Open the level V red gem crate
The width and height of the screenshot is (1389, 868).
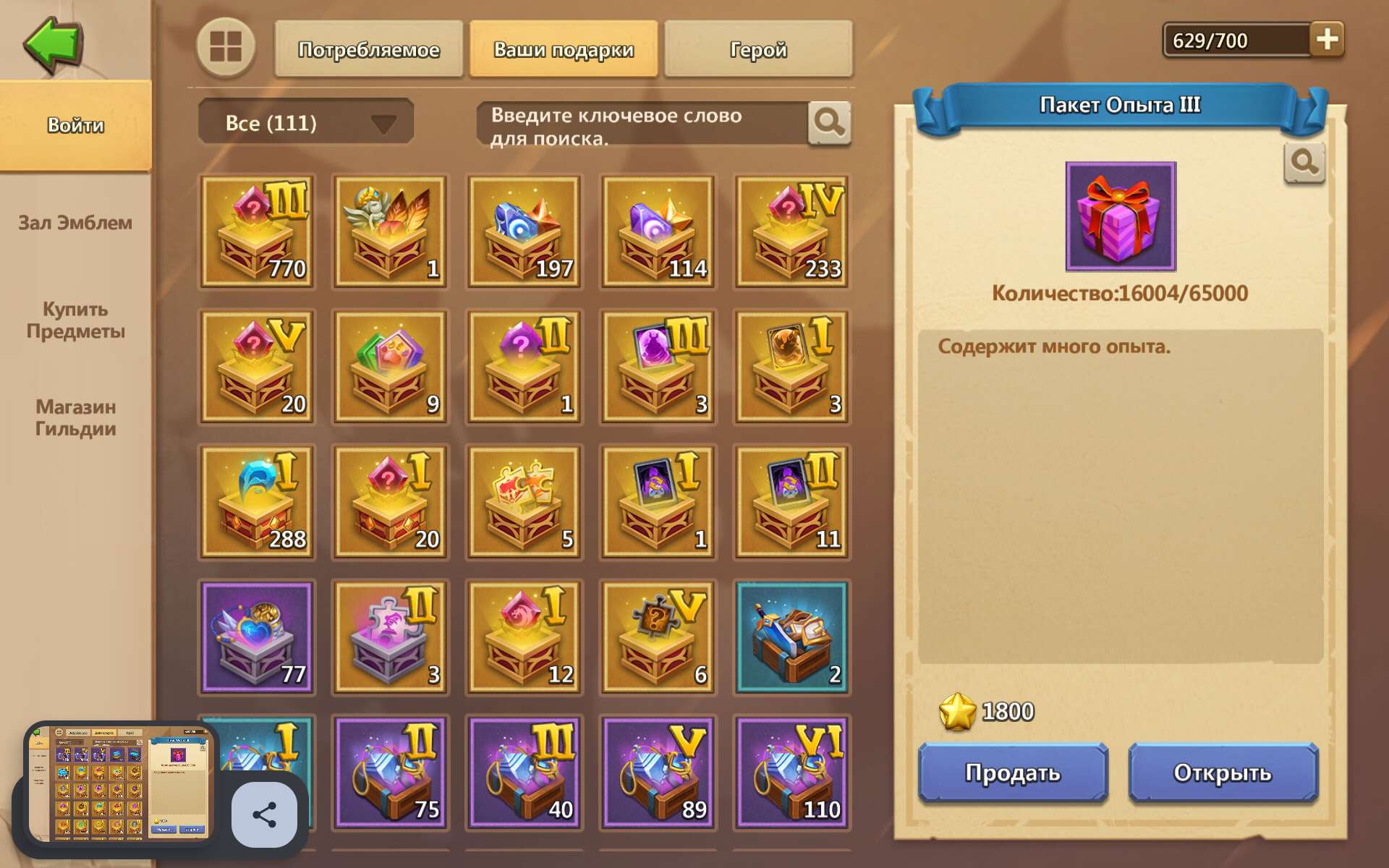pos(258,367)
